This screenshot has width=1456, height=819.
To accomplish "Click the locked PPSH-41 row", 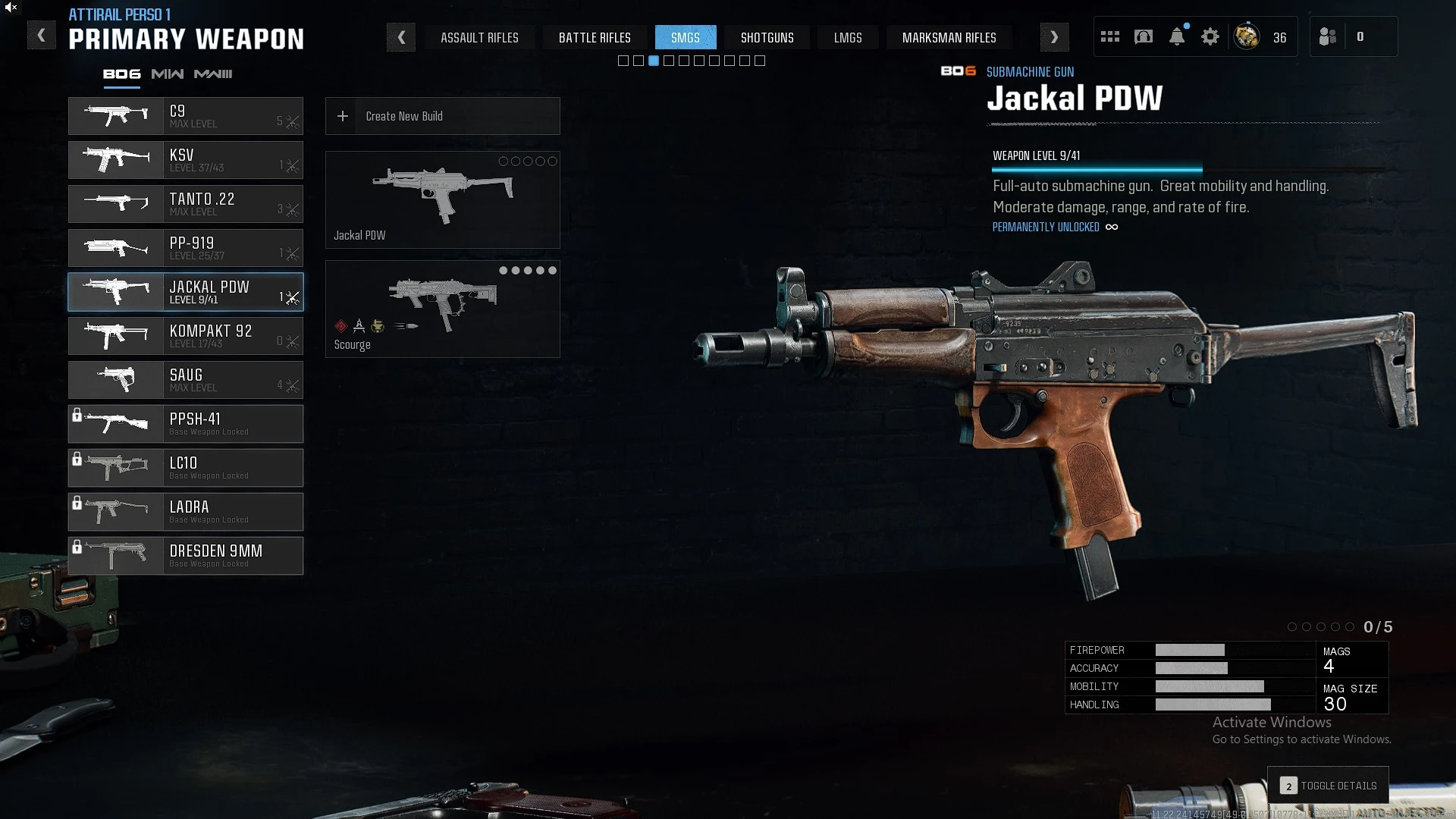I will tap(186, 424).
